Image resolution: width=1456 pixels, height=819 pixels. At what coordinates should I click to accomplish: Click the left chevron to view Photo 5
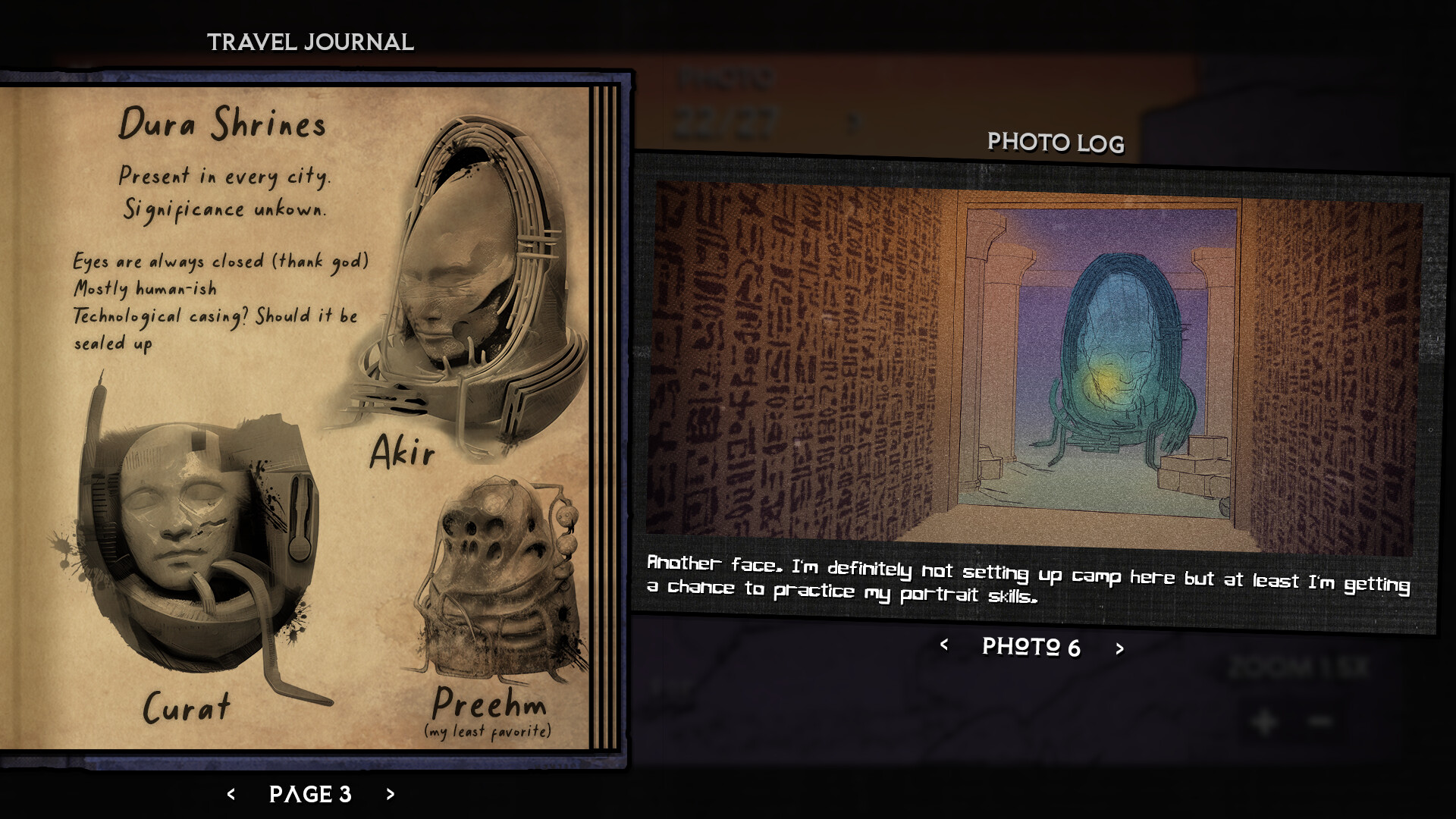click(x=944, y=648)
